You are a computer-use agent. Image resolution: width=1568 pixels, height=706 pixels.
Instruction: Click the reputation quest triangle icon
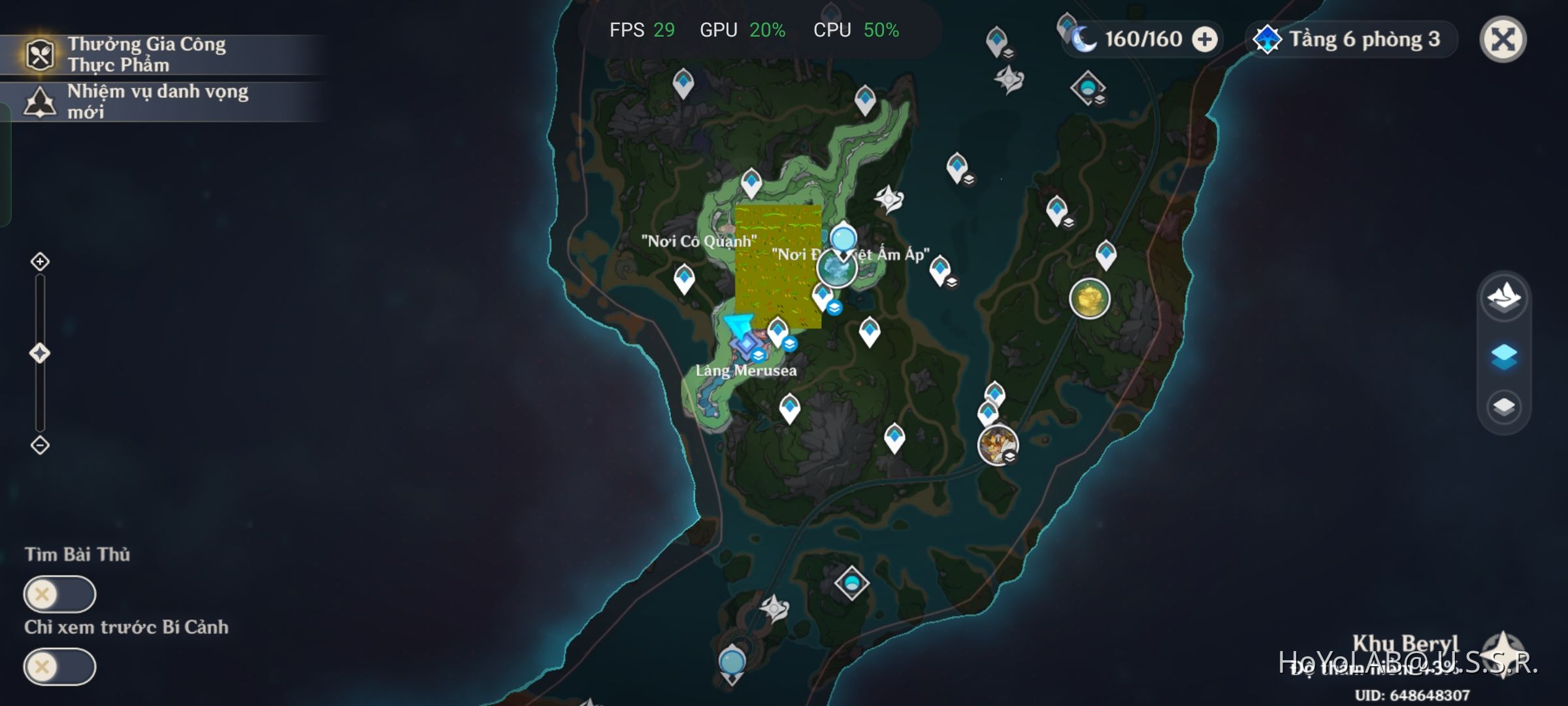41,103
